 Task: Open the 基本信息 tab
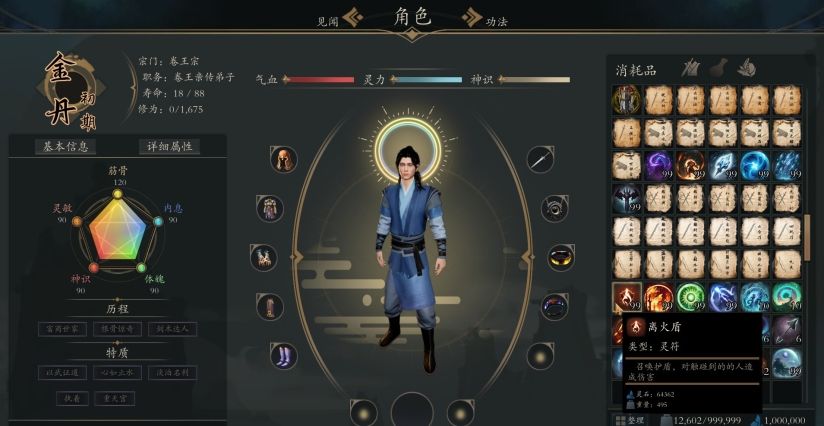(66, 146)
